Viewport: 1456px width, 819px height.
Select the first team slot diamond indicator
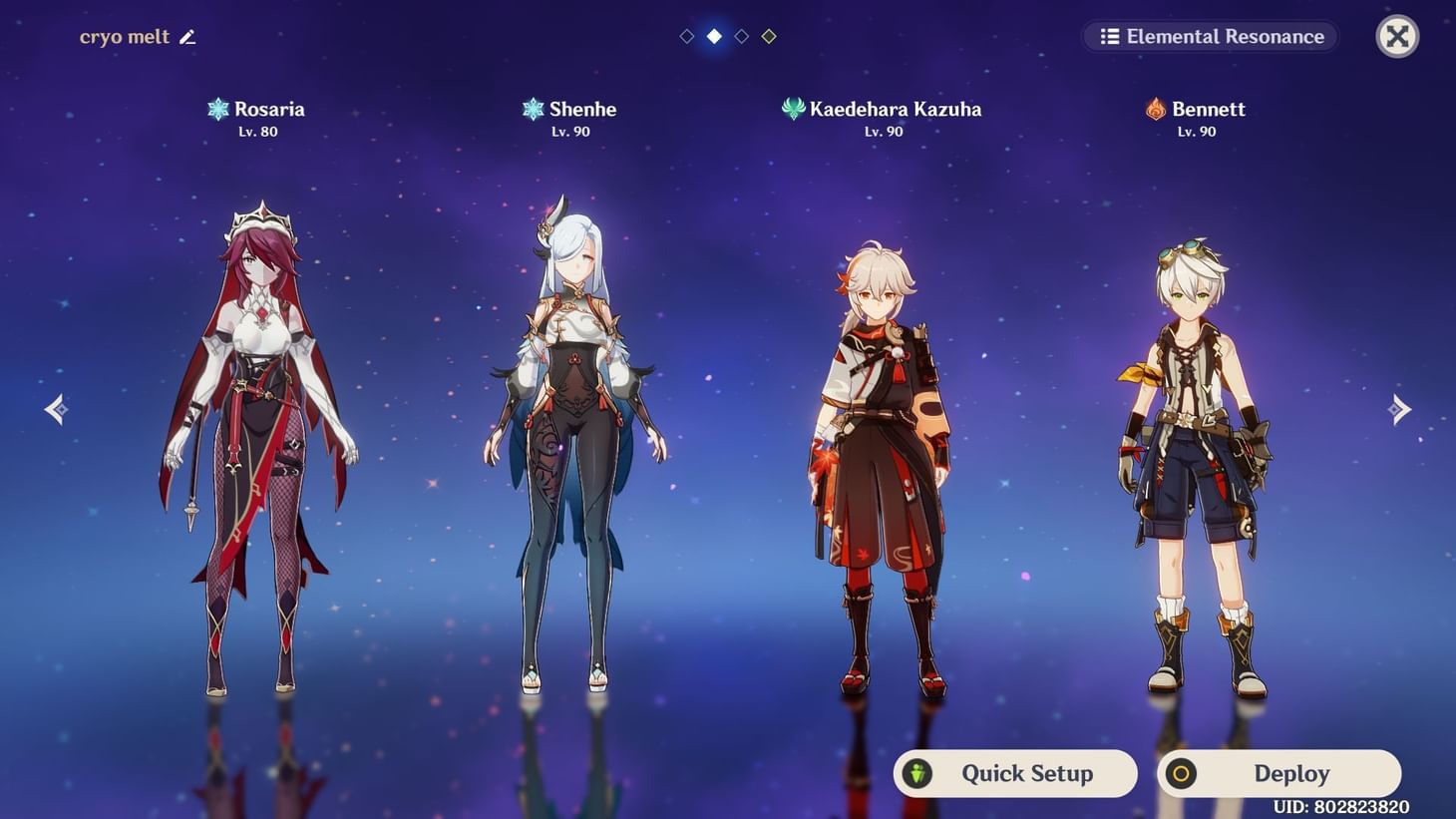coord(686,36)
